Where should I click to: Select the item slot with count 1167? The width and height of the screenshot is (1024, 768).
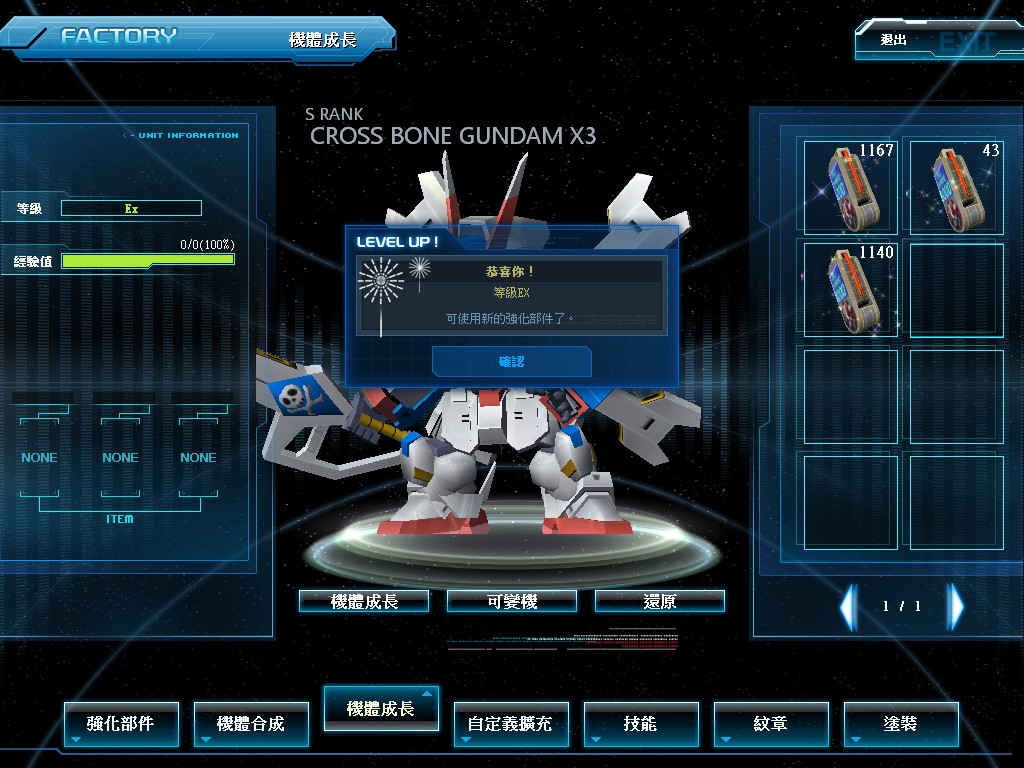click(x=851, y=186)
